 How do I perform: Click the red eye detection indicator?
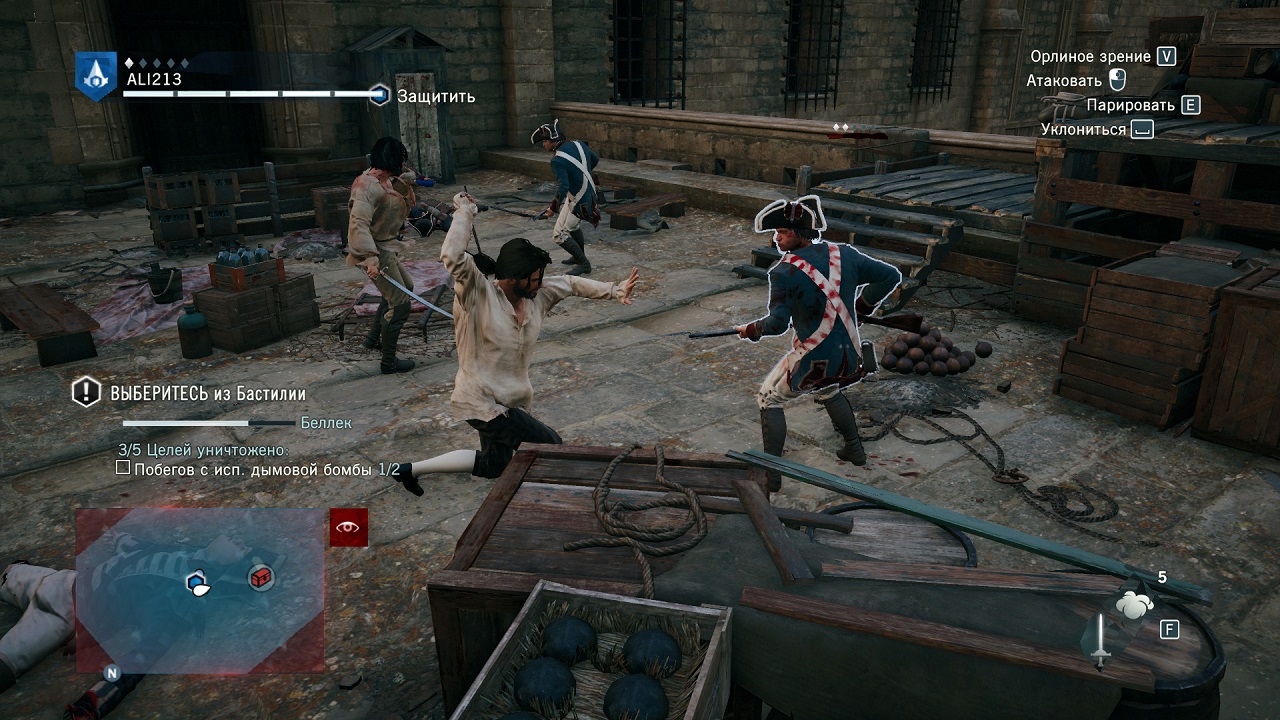click(349, 527)
